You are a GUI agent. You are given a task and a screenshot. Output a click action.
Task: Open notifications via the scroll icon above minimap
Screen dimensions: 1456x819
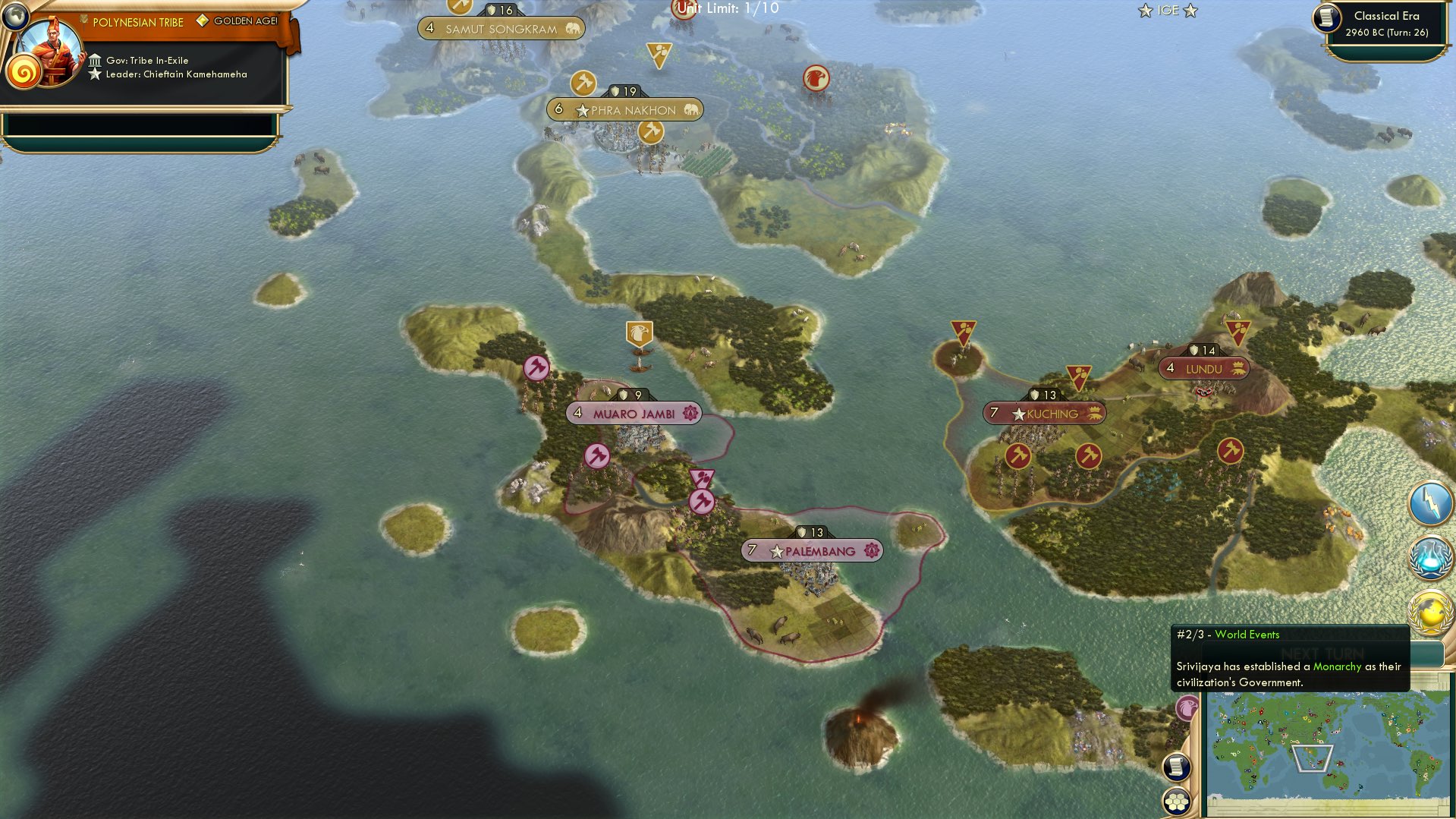[x=1177, y=767]
